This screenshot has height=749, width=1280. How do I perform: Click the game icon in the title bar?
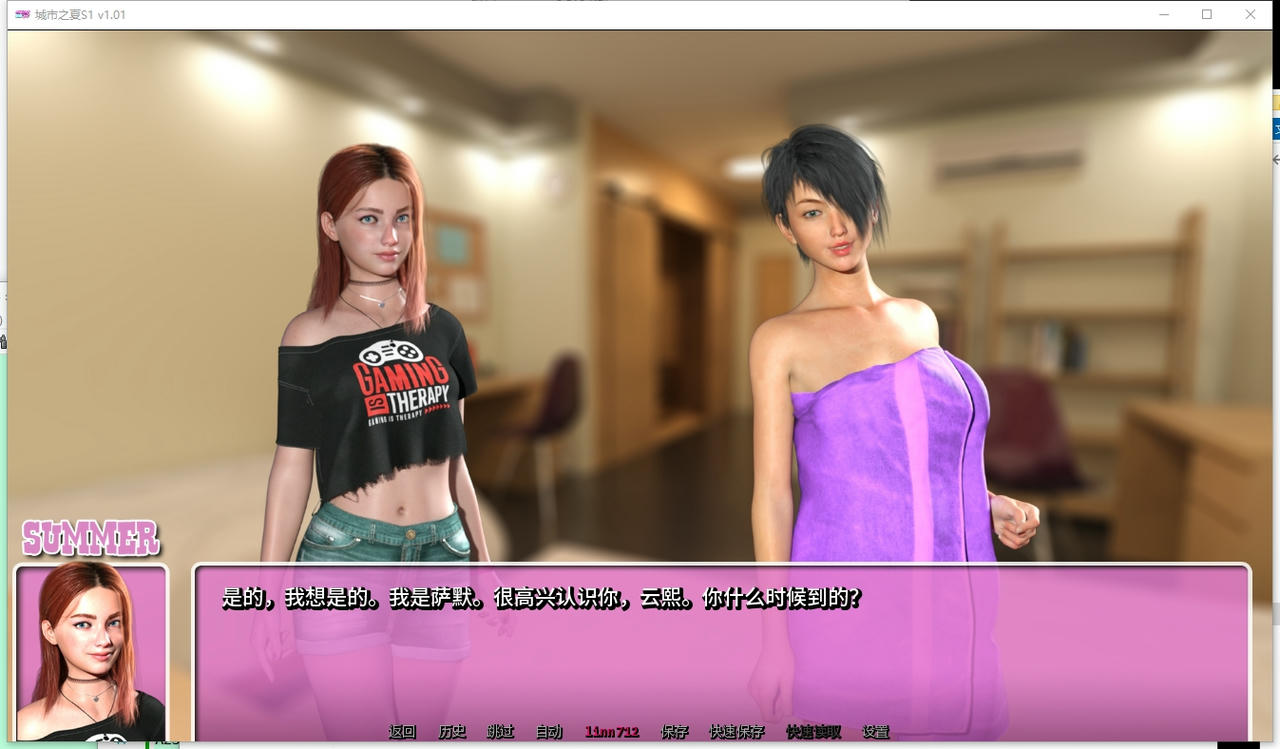point(22,14)
